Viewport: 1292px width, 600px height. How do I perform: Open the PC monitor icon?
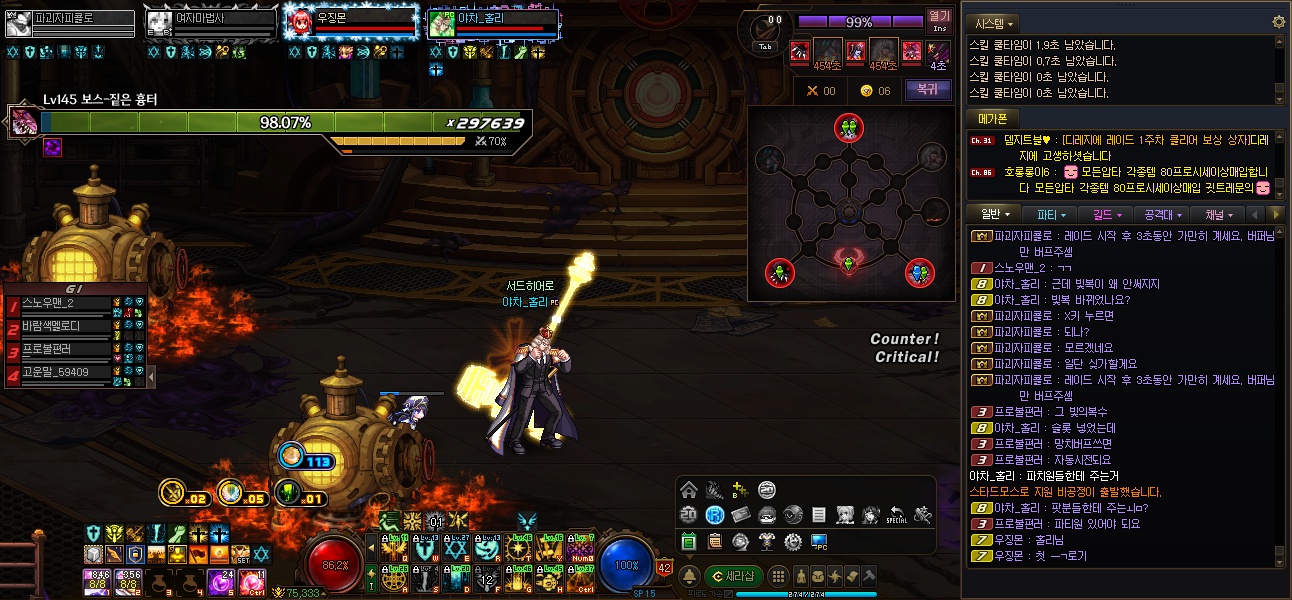(819, 541)
